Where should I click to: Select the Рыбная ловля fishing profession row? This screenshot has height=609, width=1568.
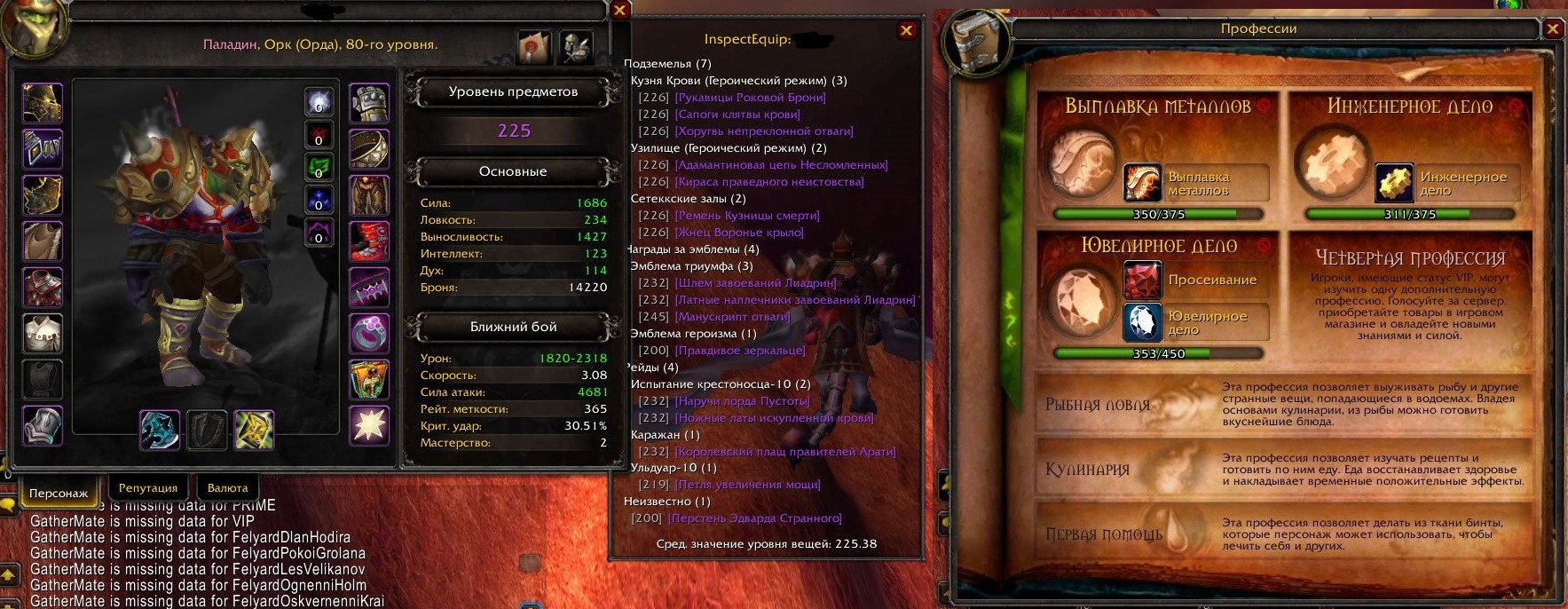(1098, 405)
